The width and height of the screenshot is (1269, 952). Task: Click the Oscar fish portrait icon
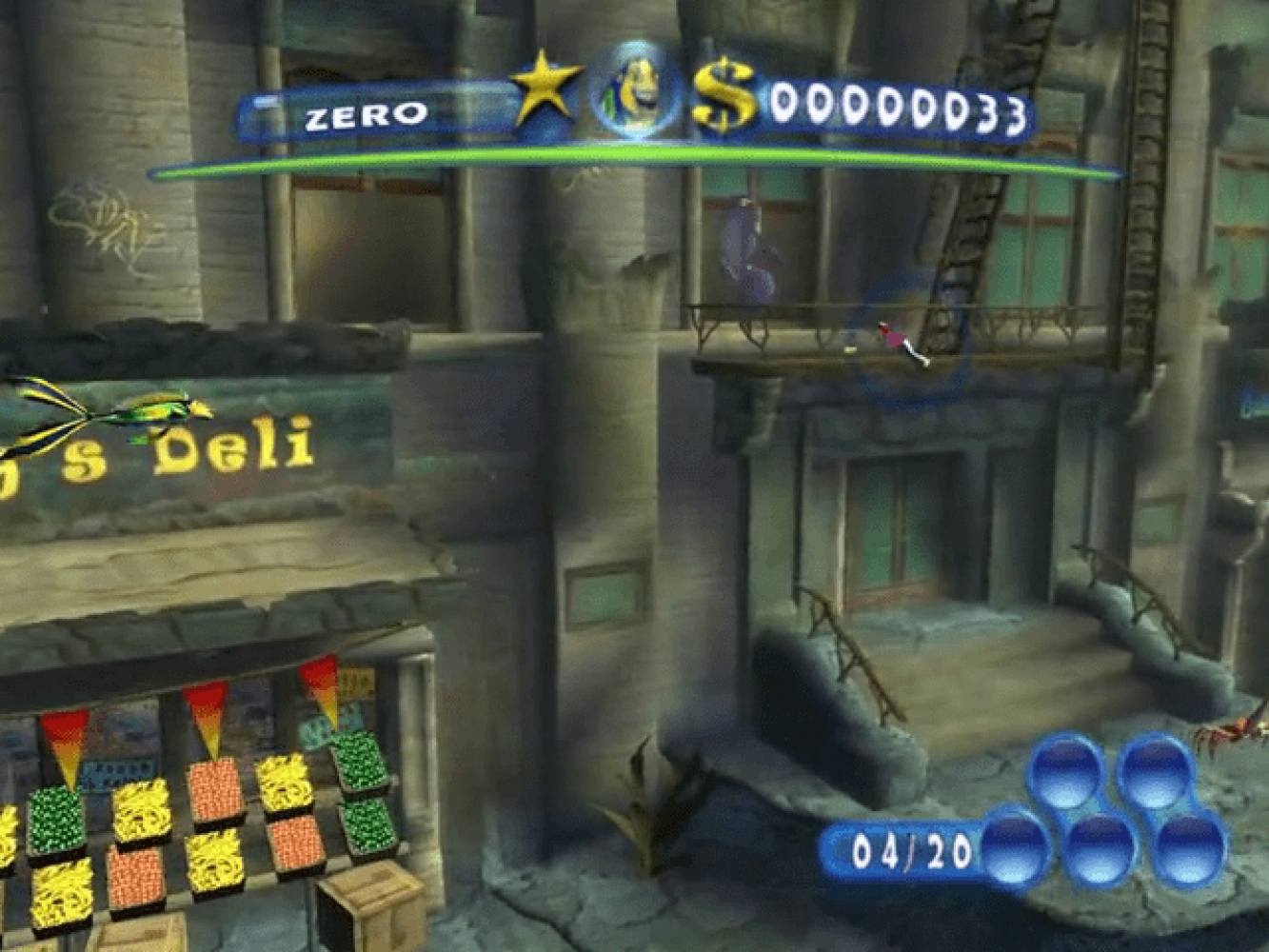pos(636,92)
